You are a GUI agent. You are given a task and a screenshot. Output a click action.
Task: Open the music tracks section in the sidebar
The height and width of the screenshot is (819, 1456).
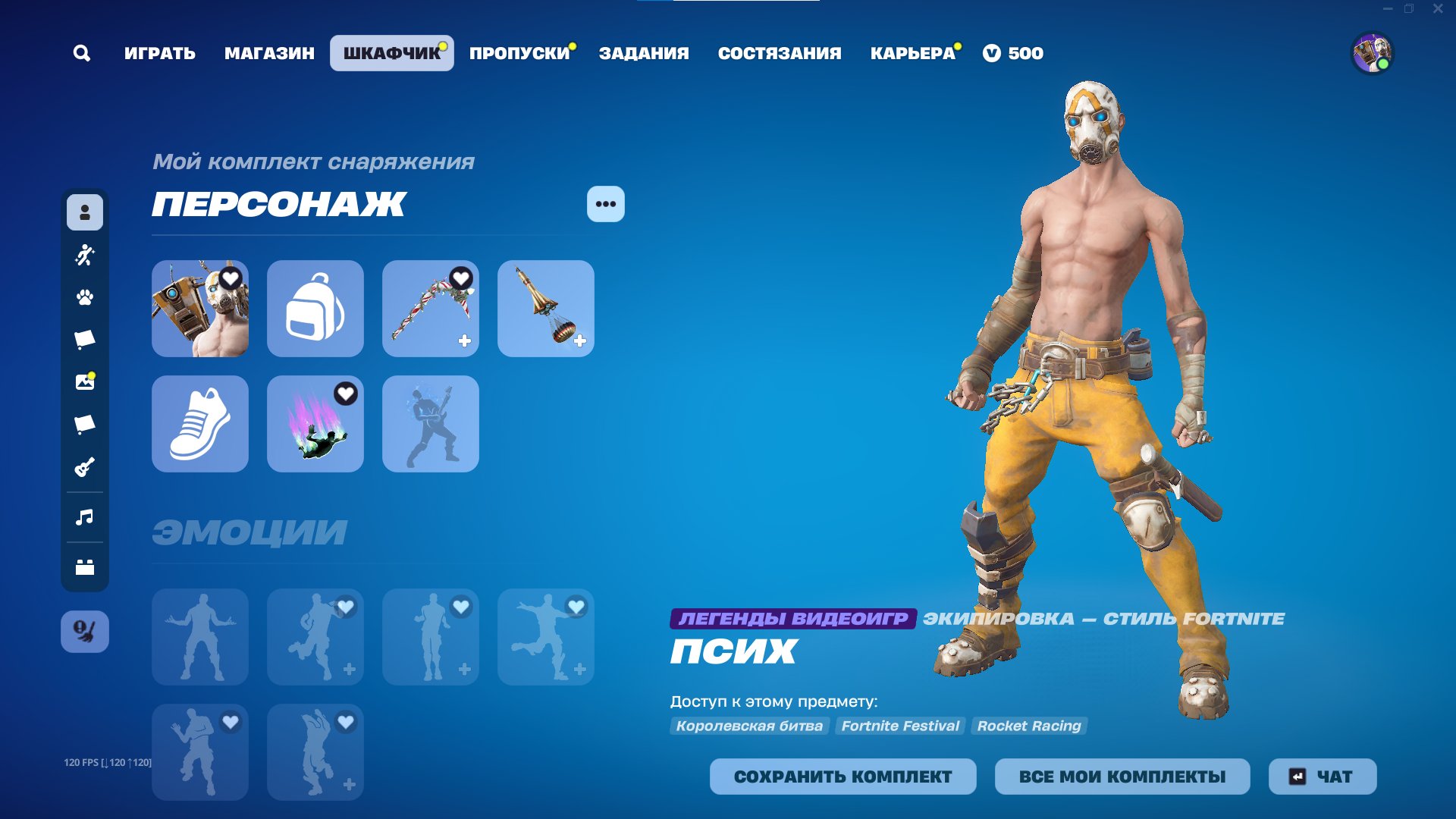point(84,517)
